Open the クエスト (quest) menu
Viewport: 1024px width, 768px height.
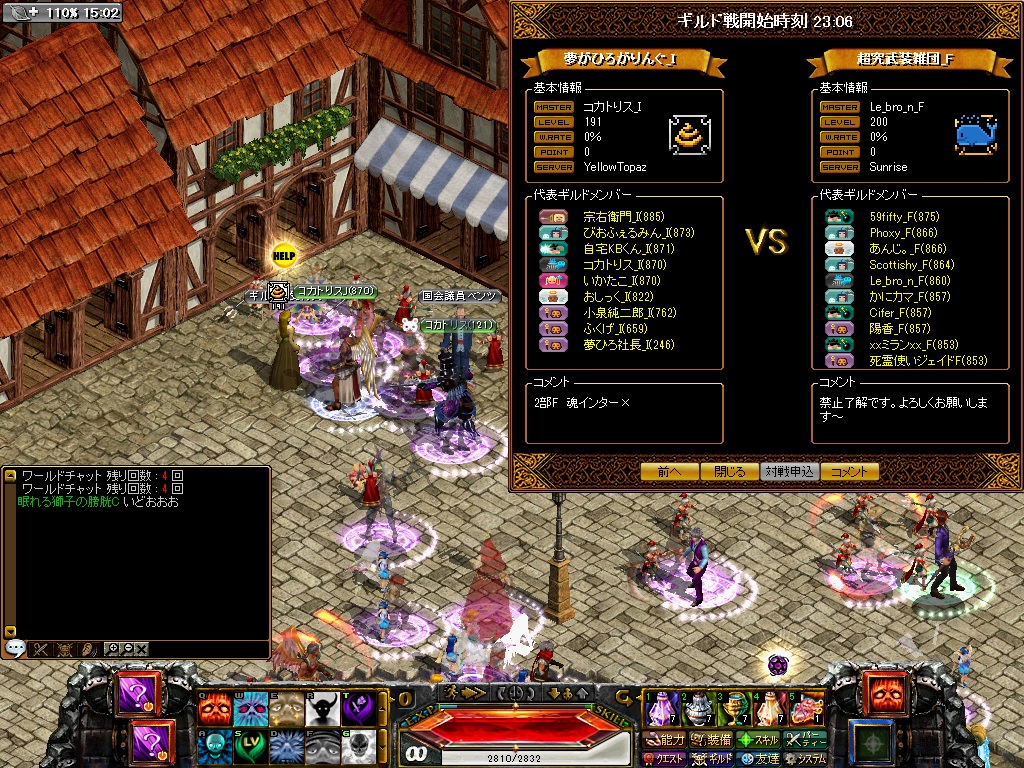[666, 759]
